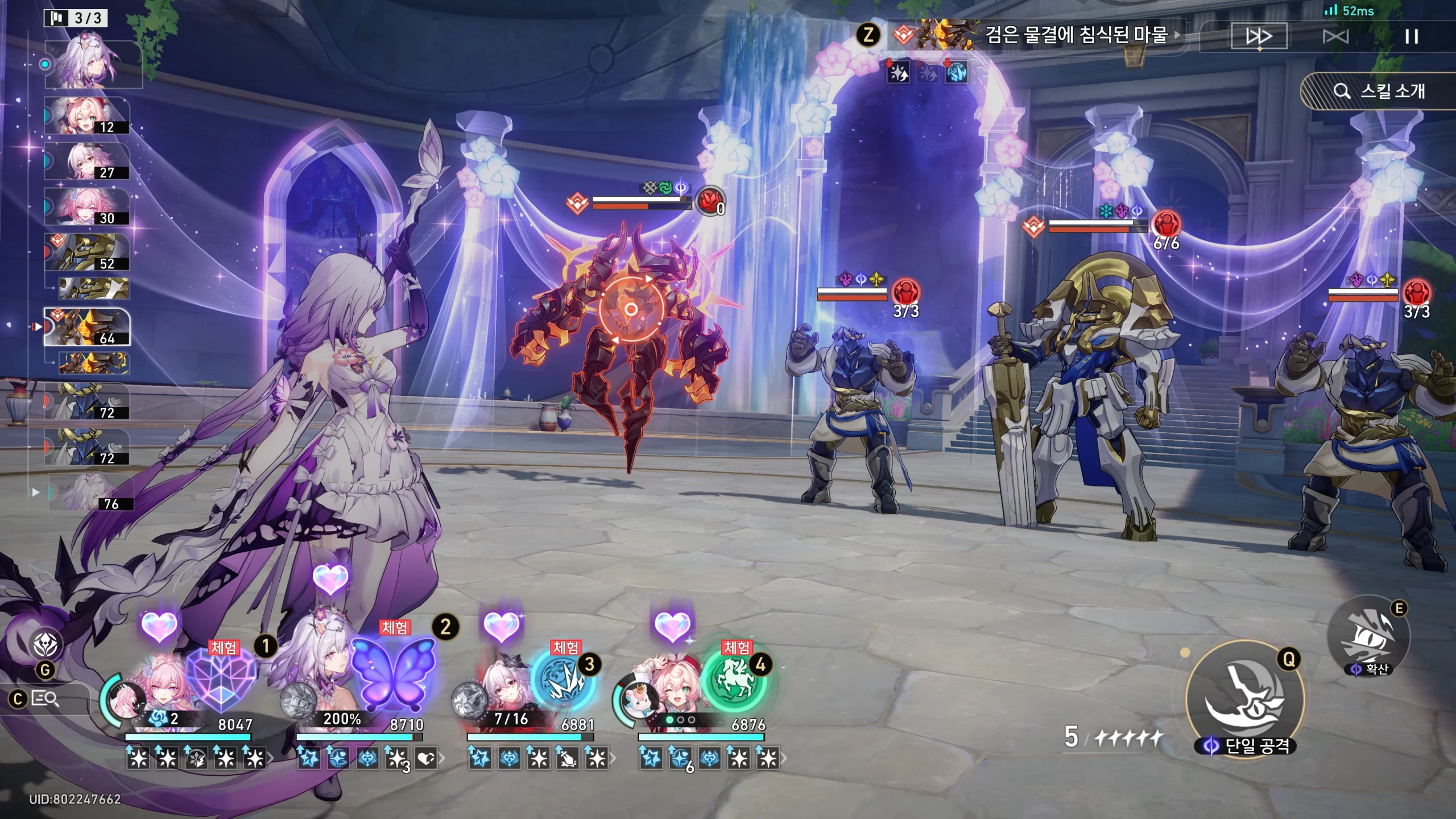Toggle the double-speed fast-forward button

click(1259, 37)
